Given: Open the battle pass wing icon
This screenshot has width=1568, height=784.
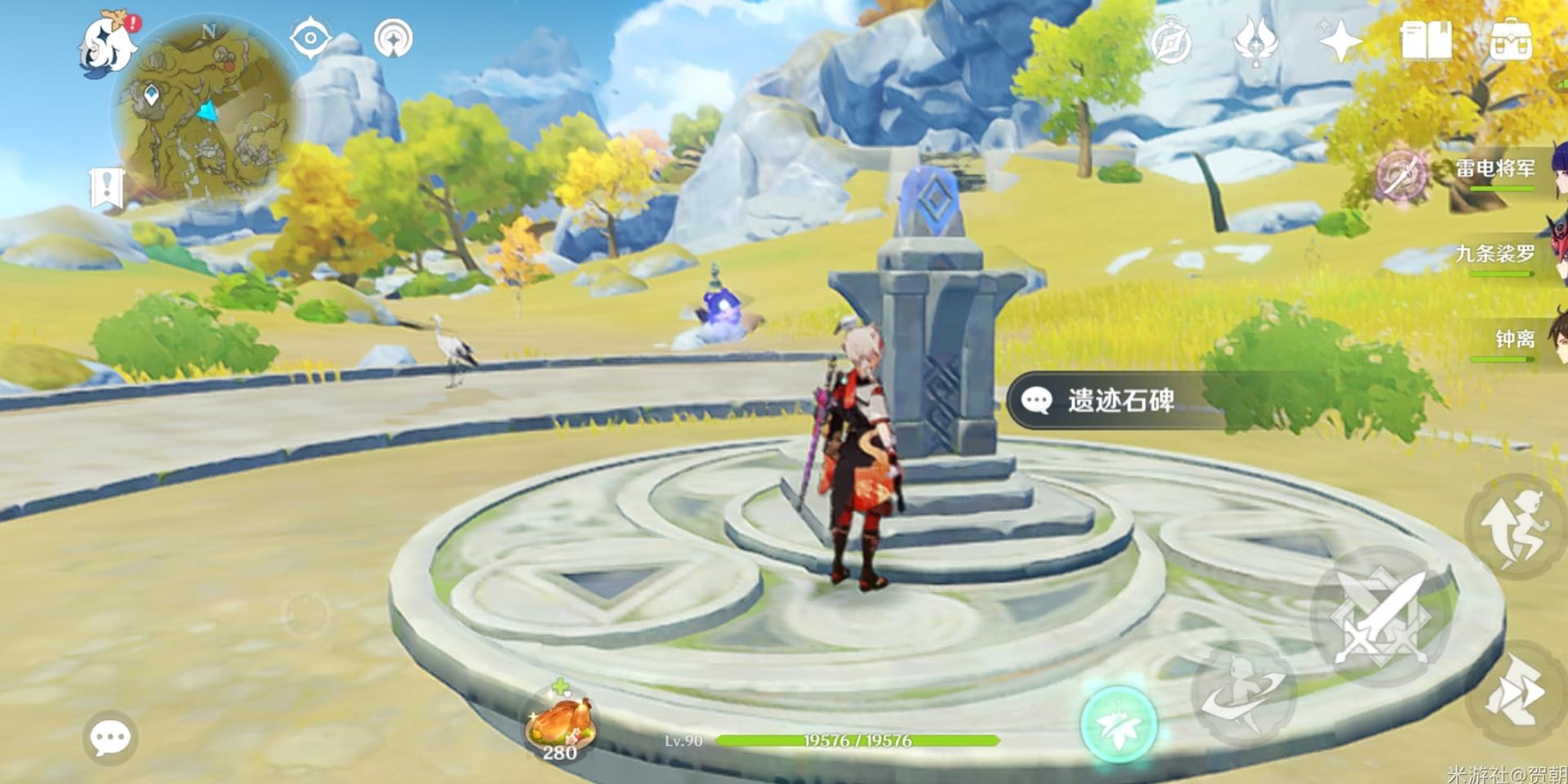Looking at the screenshot, I should coord(1255,42).
